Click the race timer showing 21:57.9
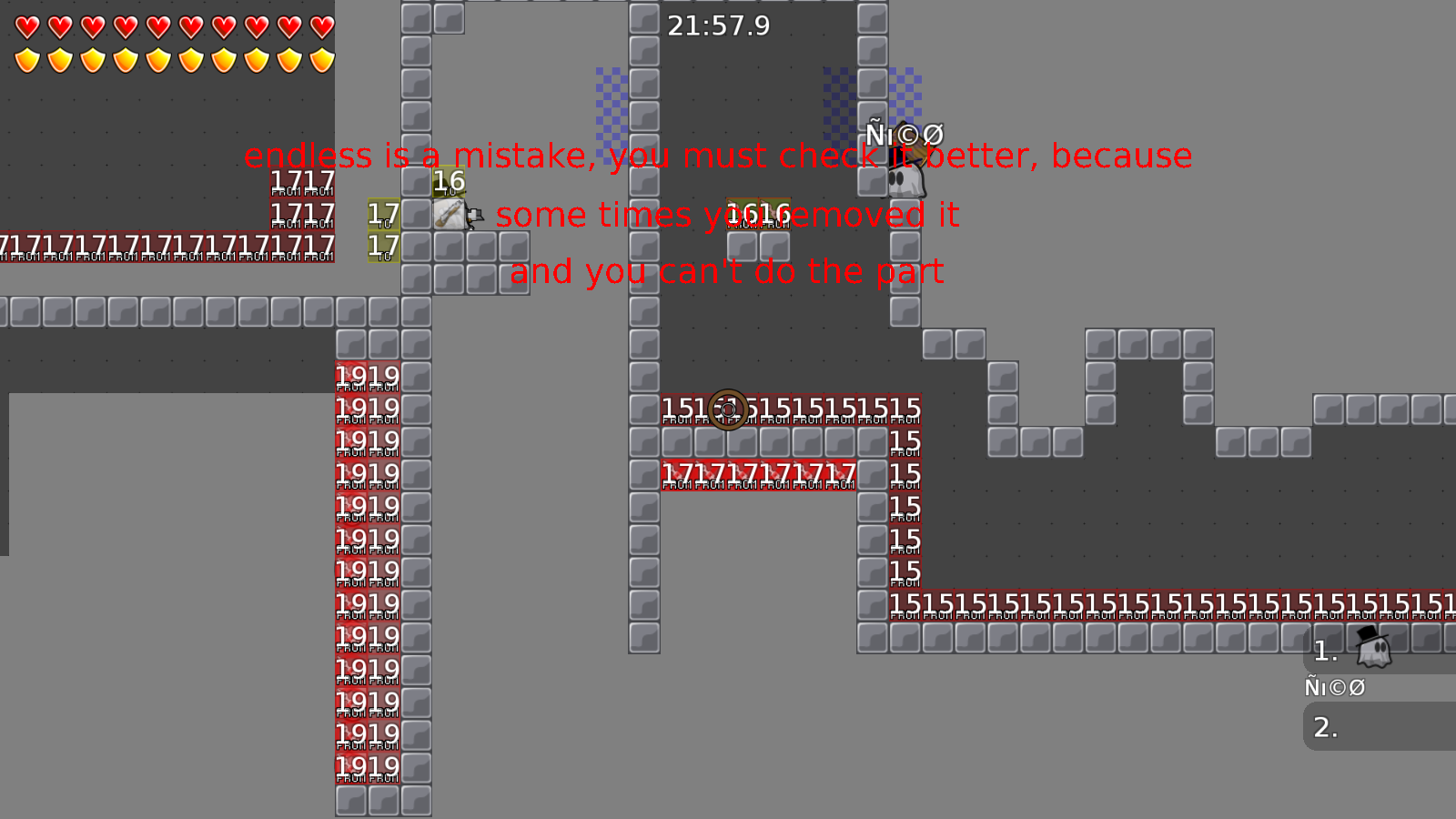The height and width of the screenshot is (819, 1456). click(x=718, y=26)
